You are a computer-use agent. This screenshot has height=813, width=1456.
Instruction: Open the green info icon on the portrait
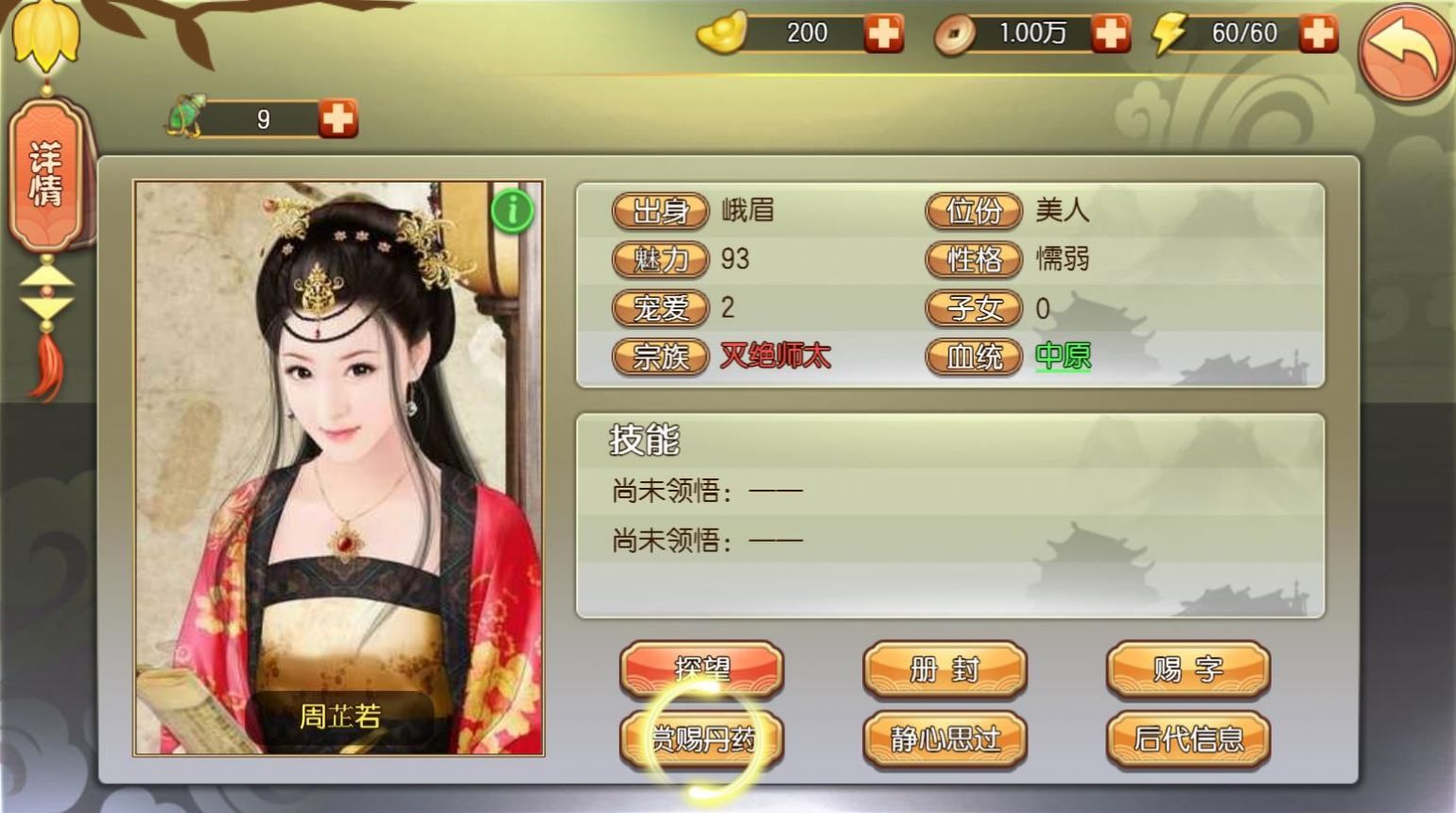513,211
